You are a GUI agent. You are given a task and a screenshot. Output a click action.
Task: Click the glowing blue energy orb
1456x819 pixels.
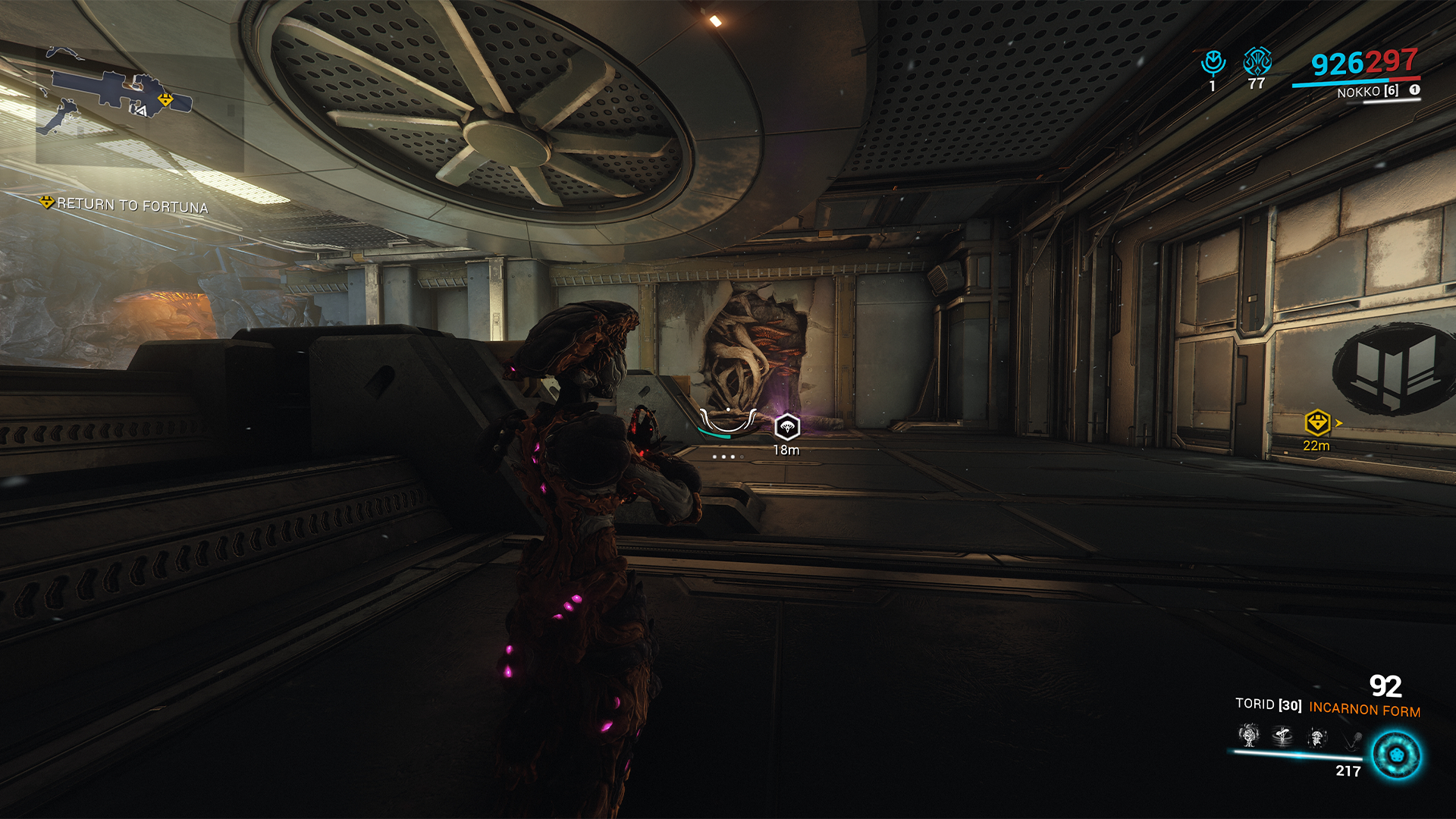pos(1396,755)
